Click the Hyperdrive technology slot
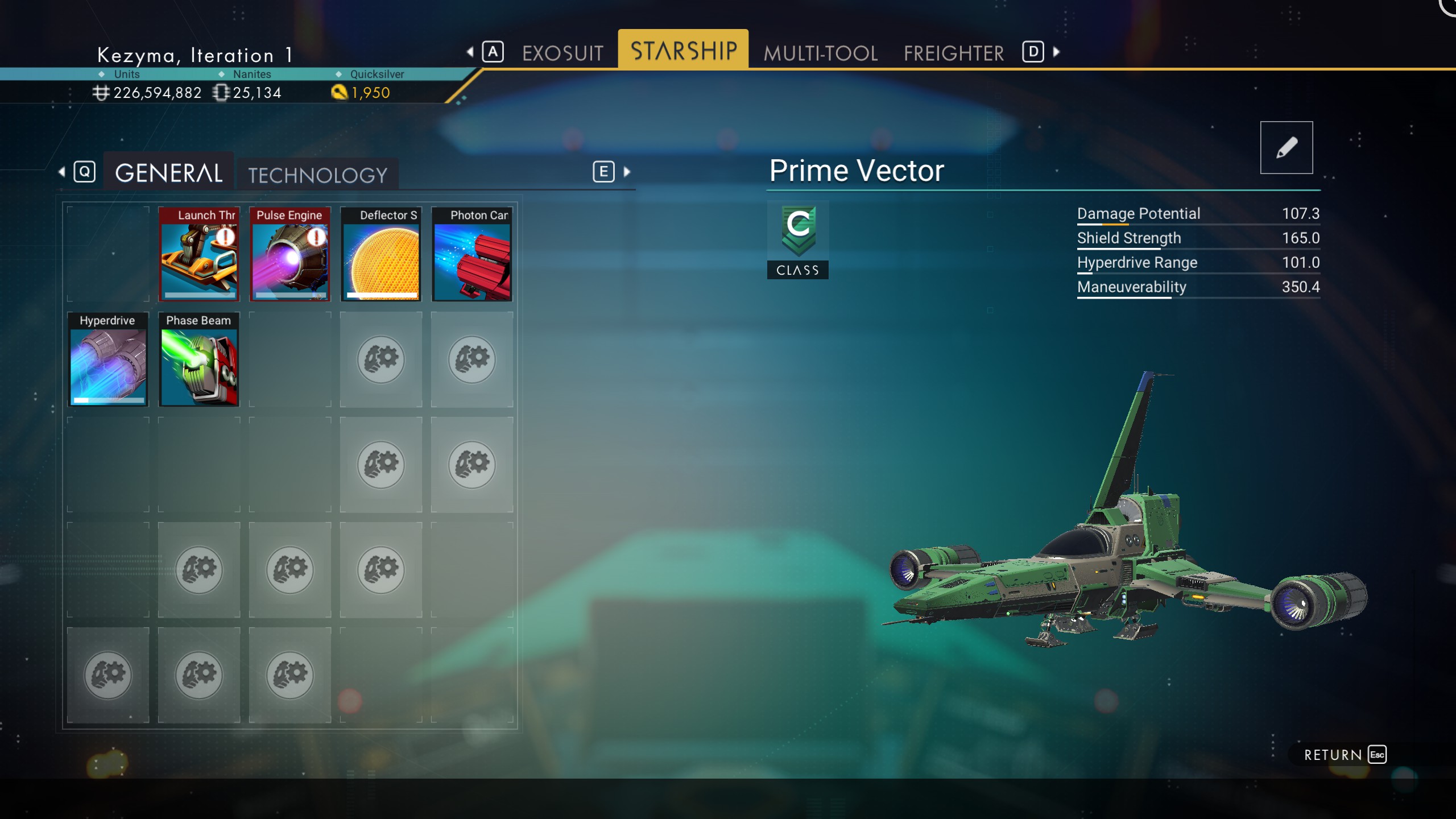Screen dimensions: 1456x819 (107, 359)
